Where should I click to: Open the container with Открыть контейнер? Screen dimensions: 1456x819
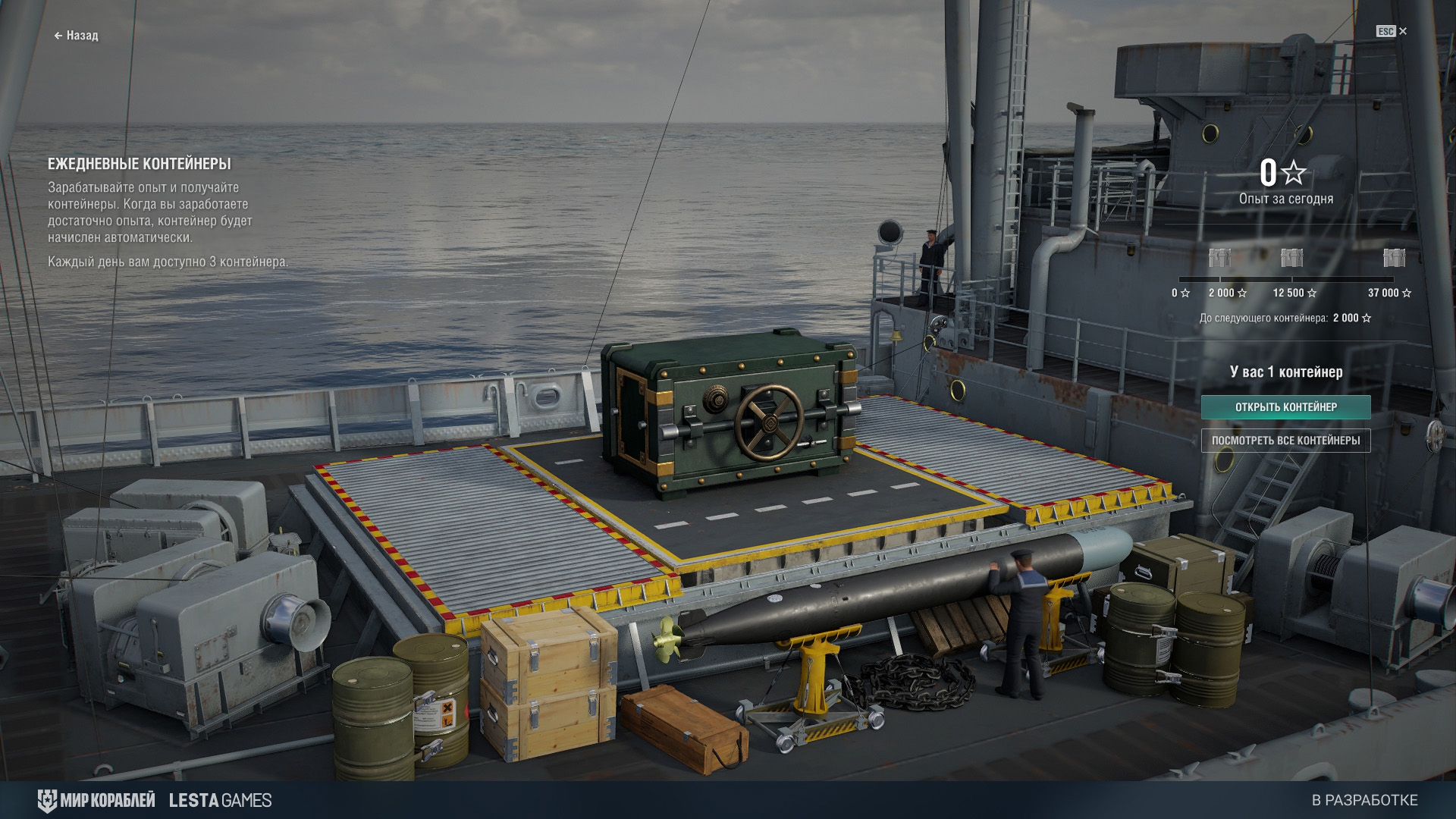tap(1285, 407)
